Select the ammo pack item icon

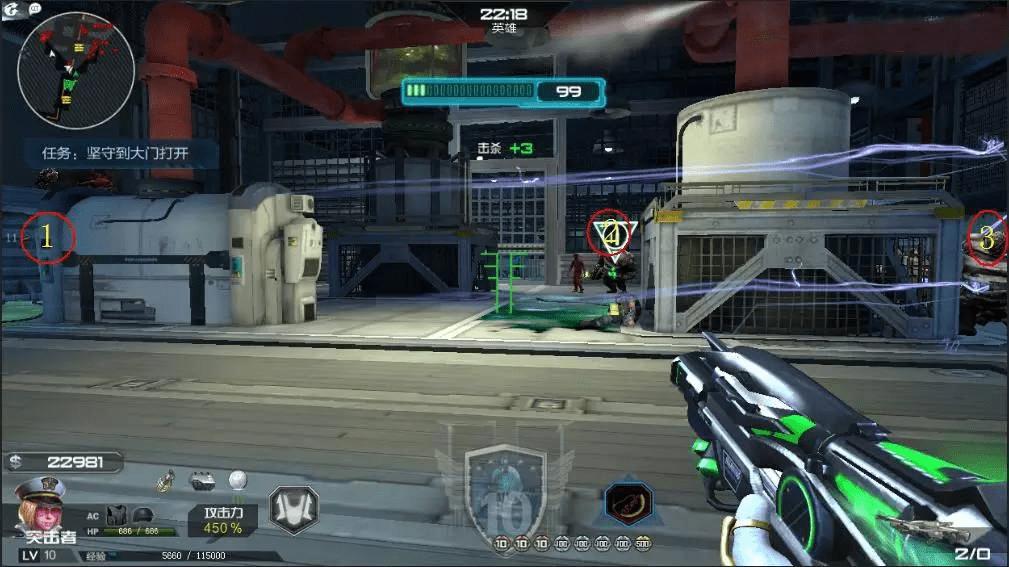pyautogui.click(x=202, y=481)
